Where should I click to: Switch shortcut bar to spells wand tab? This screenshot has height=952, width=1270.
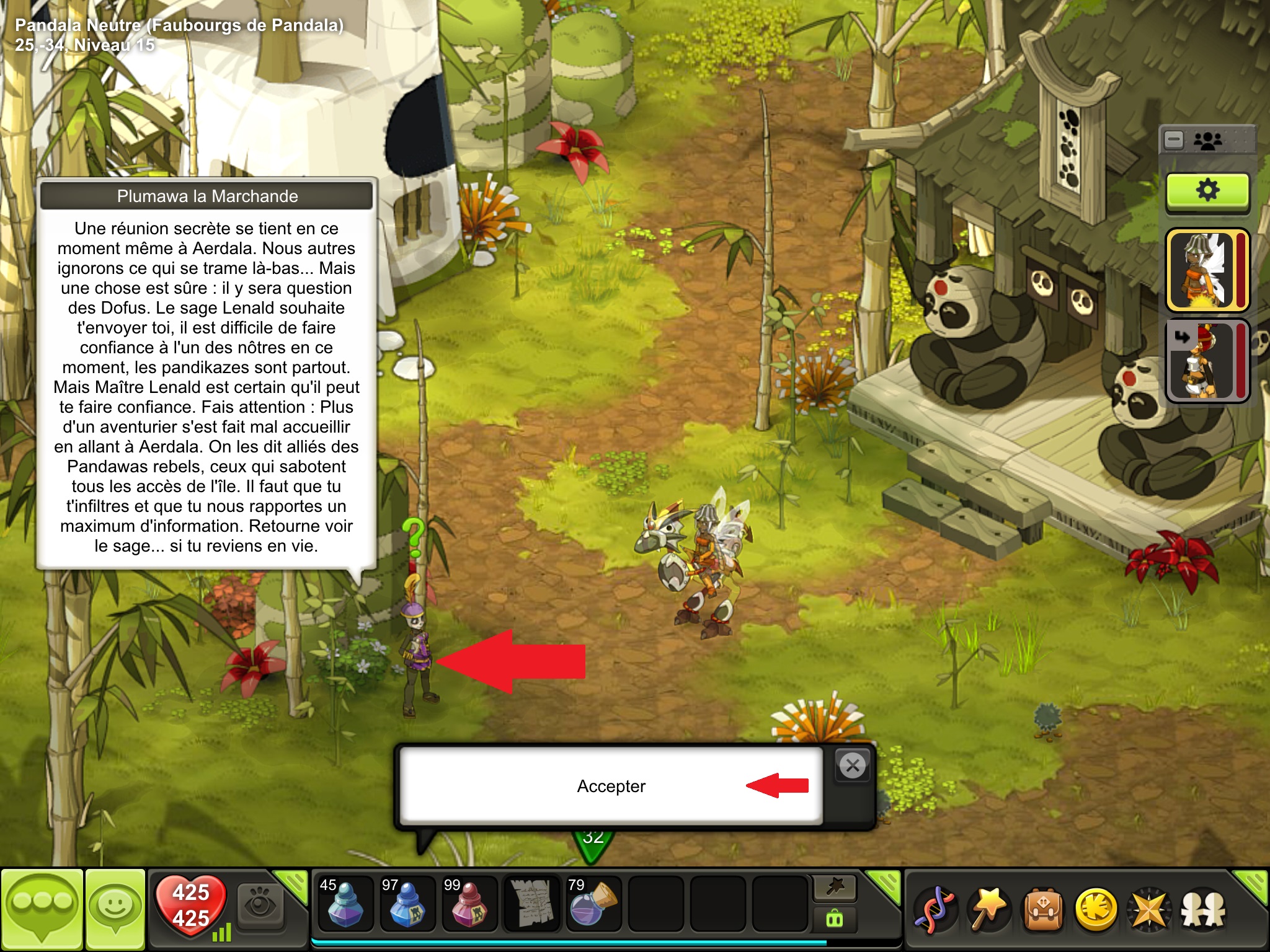tap(835, 888)
